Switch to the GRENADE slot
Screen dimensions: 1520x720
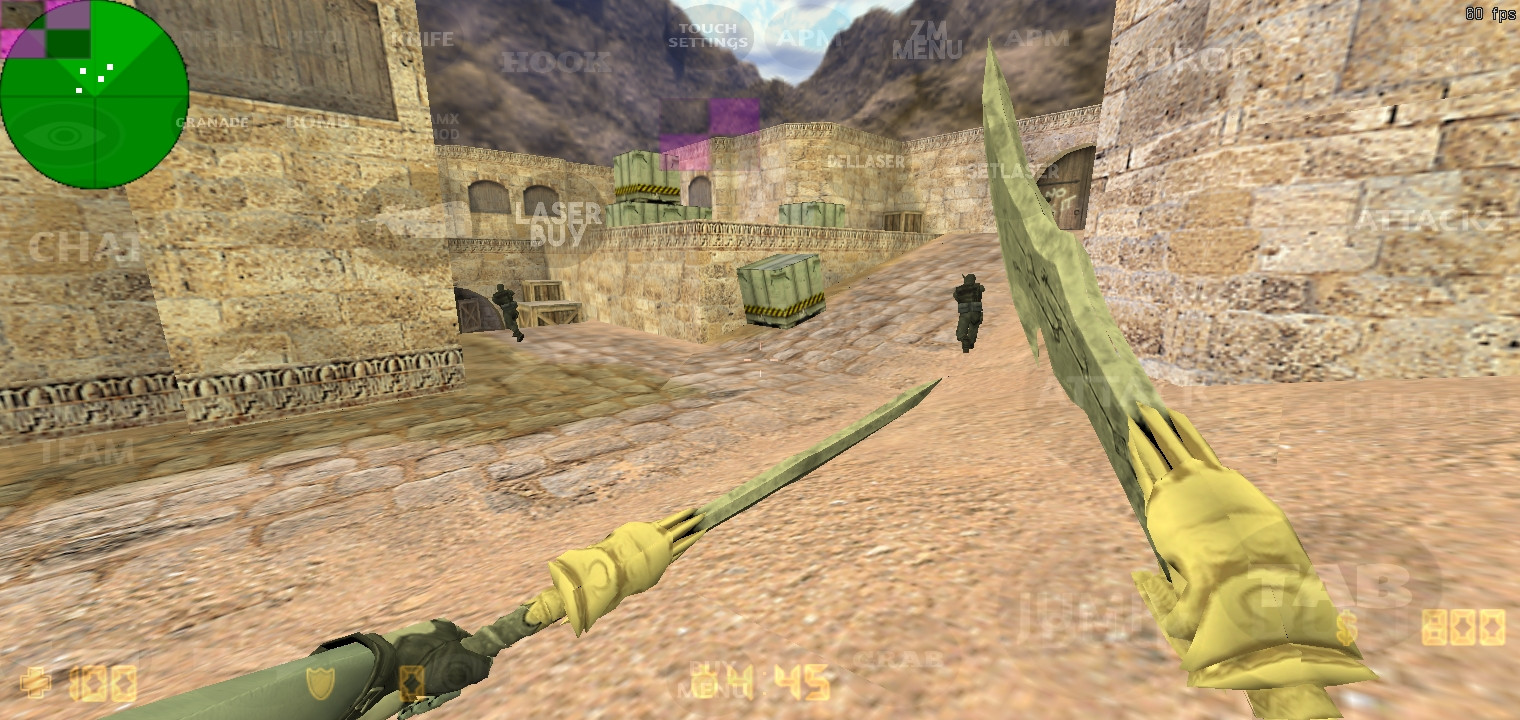click(x=211, y=122)
